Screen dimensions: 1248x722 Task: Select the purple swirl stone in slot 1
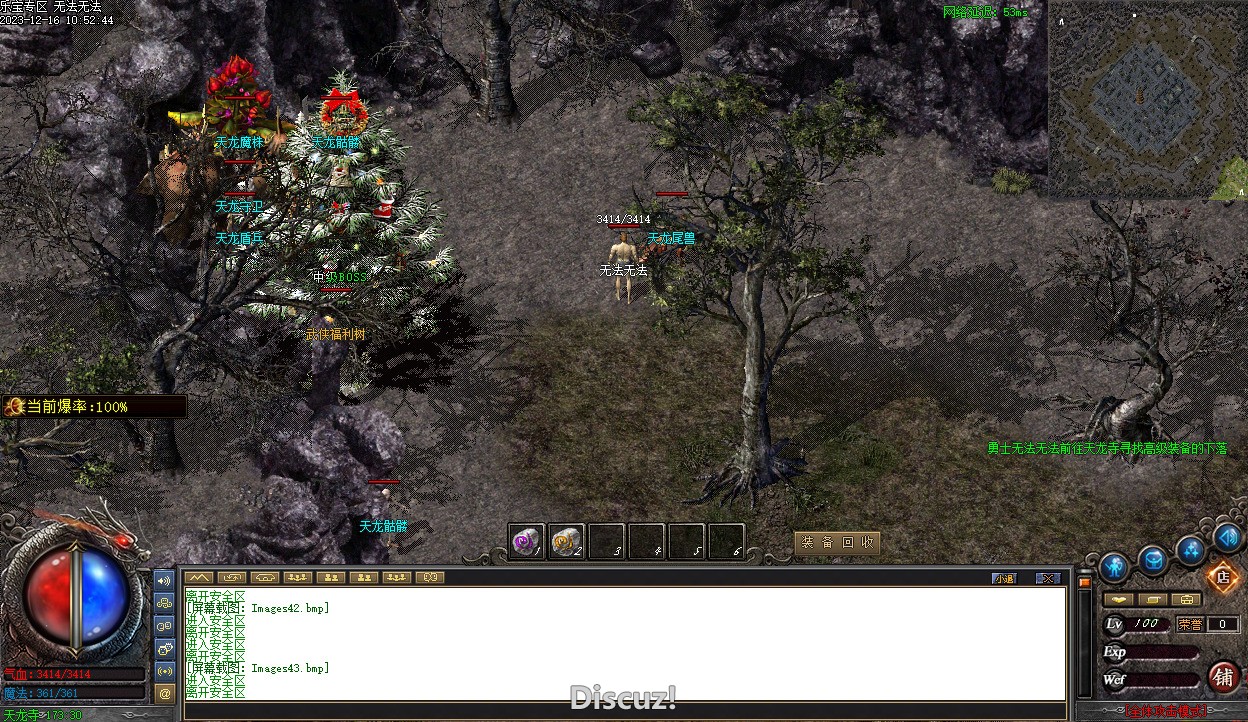tap(526, 542)
